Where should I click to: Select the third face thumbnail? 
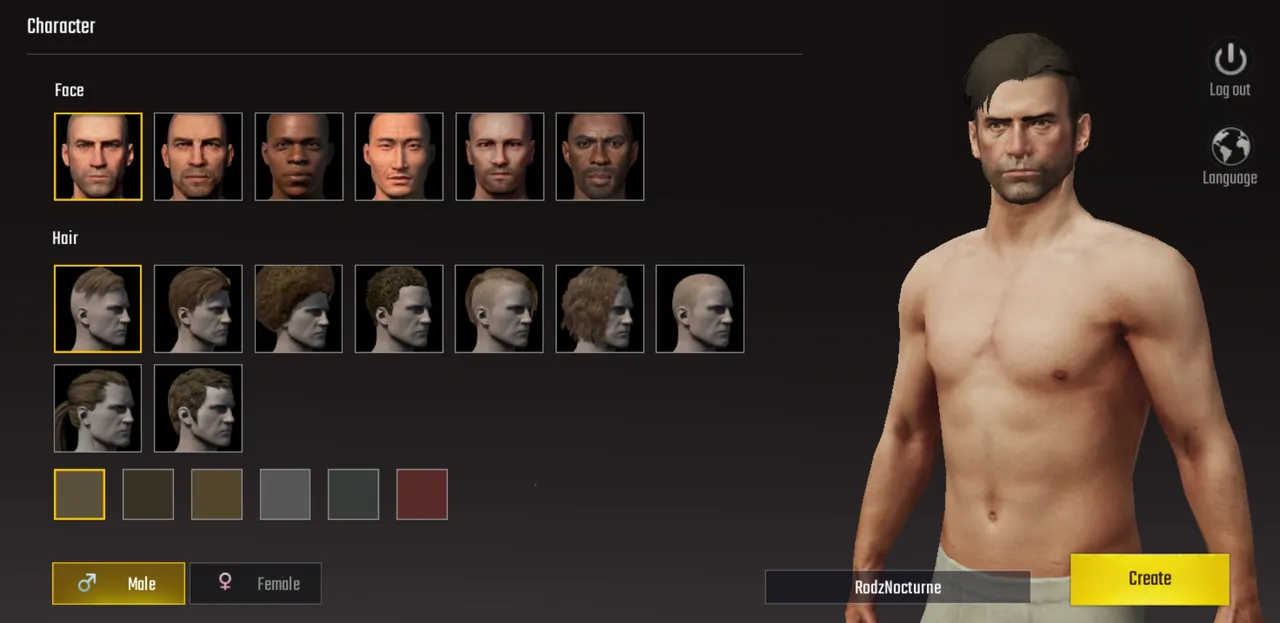[x=299, y=157]
